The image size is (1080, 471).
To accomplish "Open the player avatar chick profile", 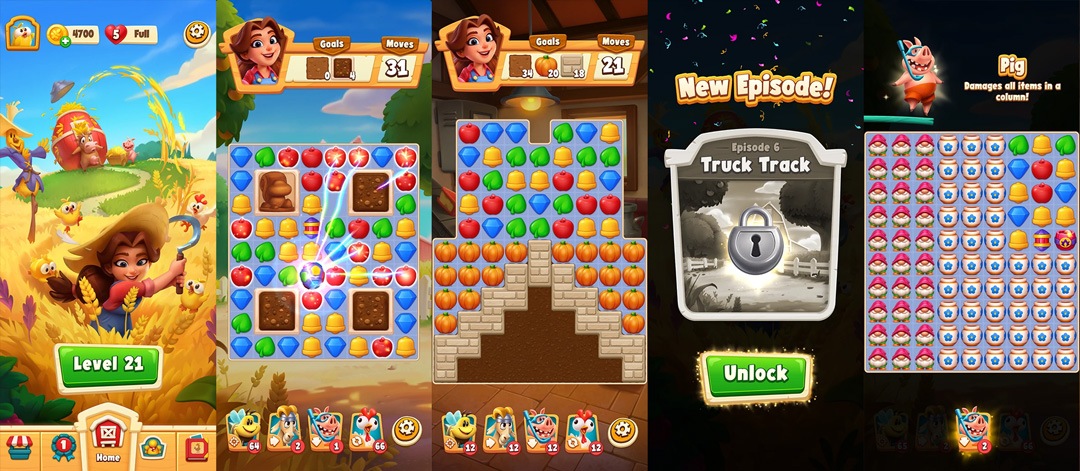I will click(x=20, y=34).
